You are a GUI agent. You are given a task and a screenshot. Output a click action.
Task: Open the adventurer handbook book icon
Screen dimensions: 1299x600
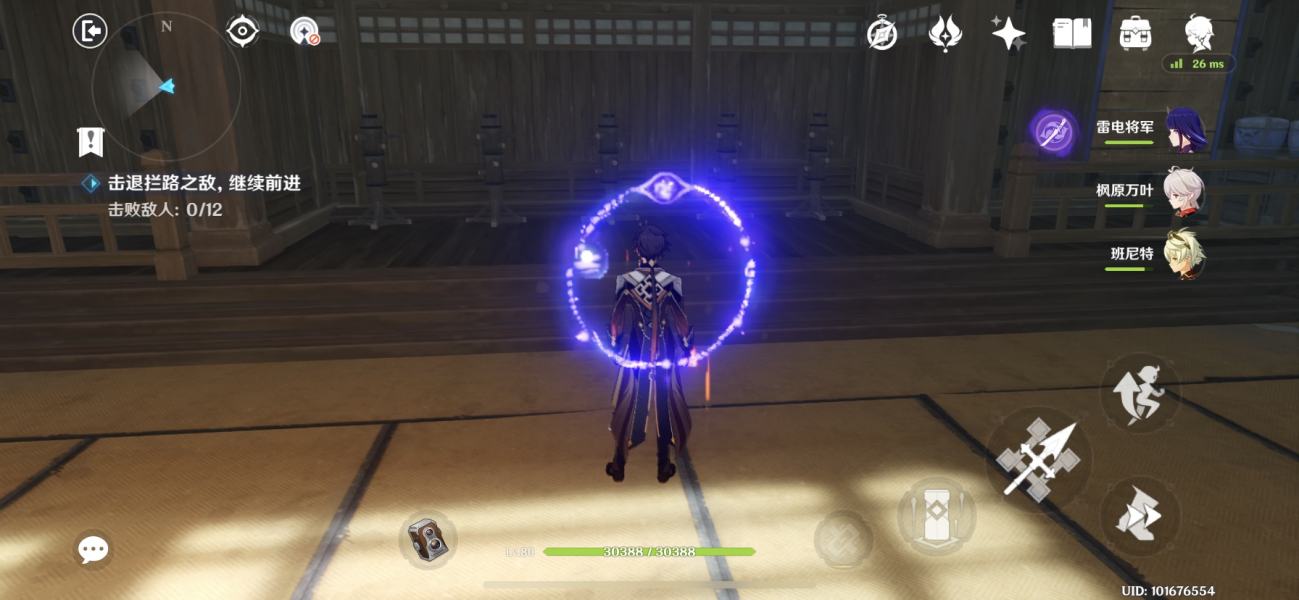point(1072,34)
